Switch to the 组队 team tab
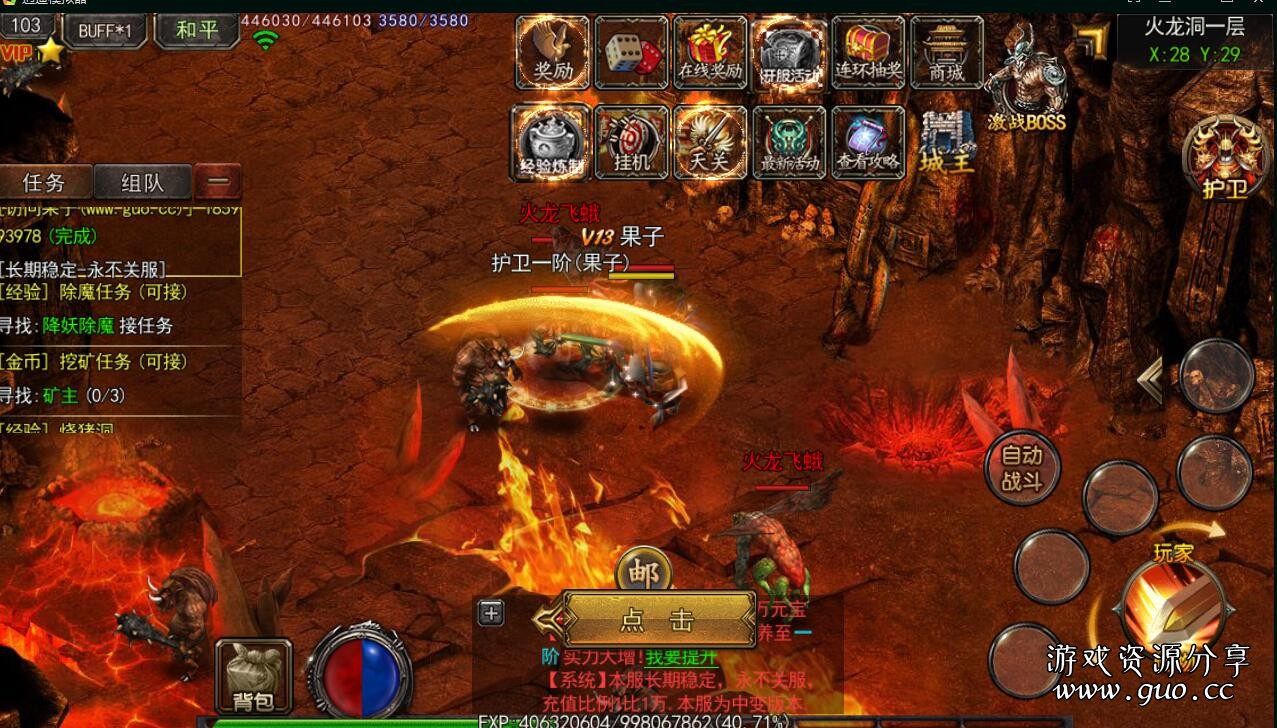 coord(142,182)
